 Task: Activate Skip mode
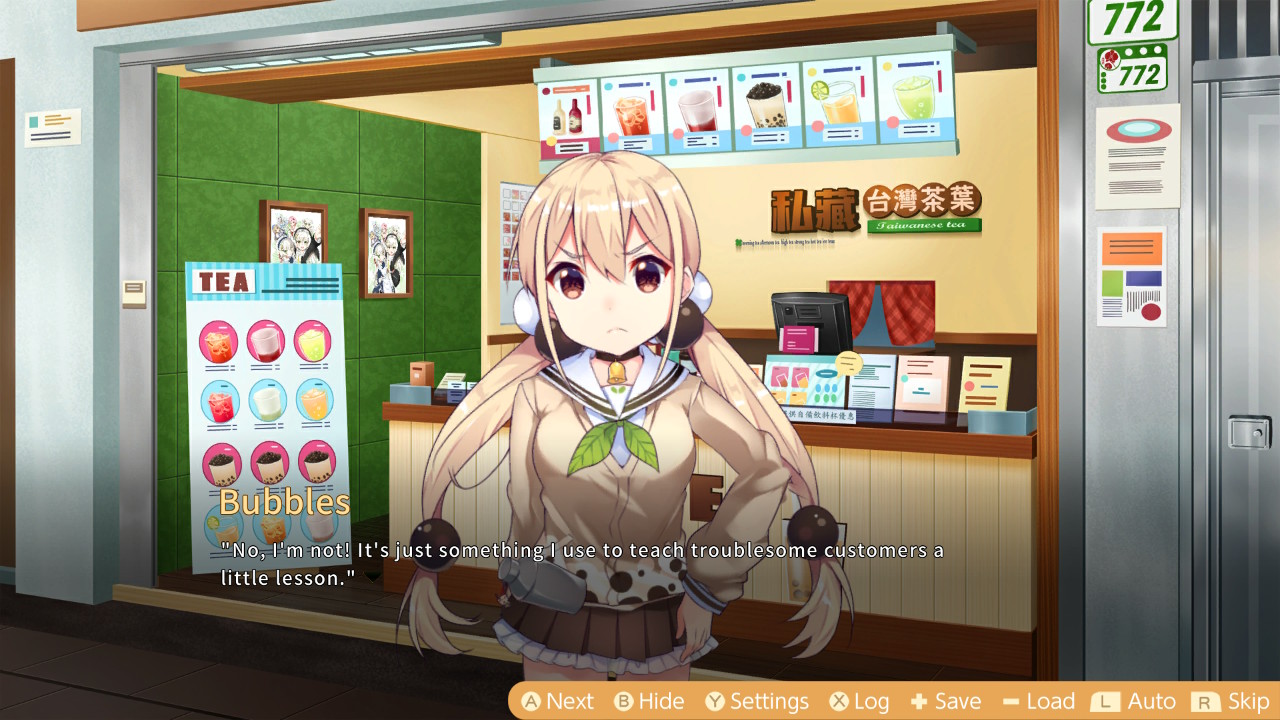tap(1231, 701)
